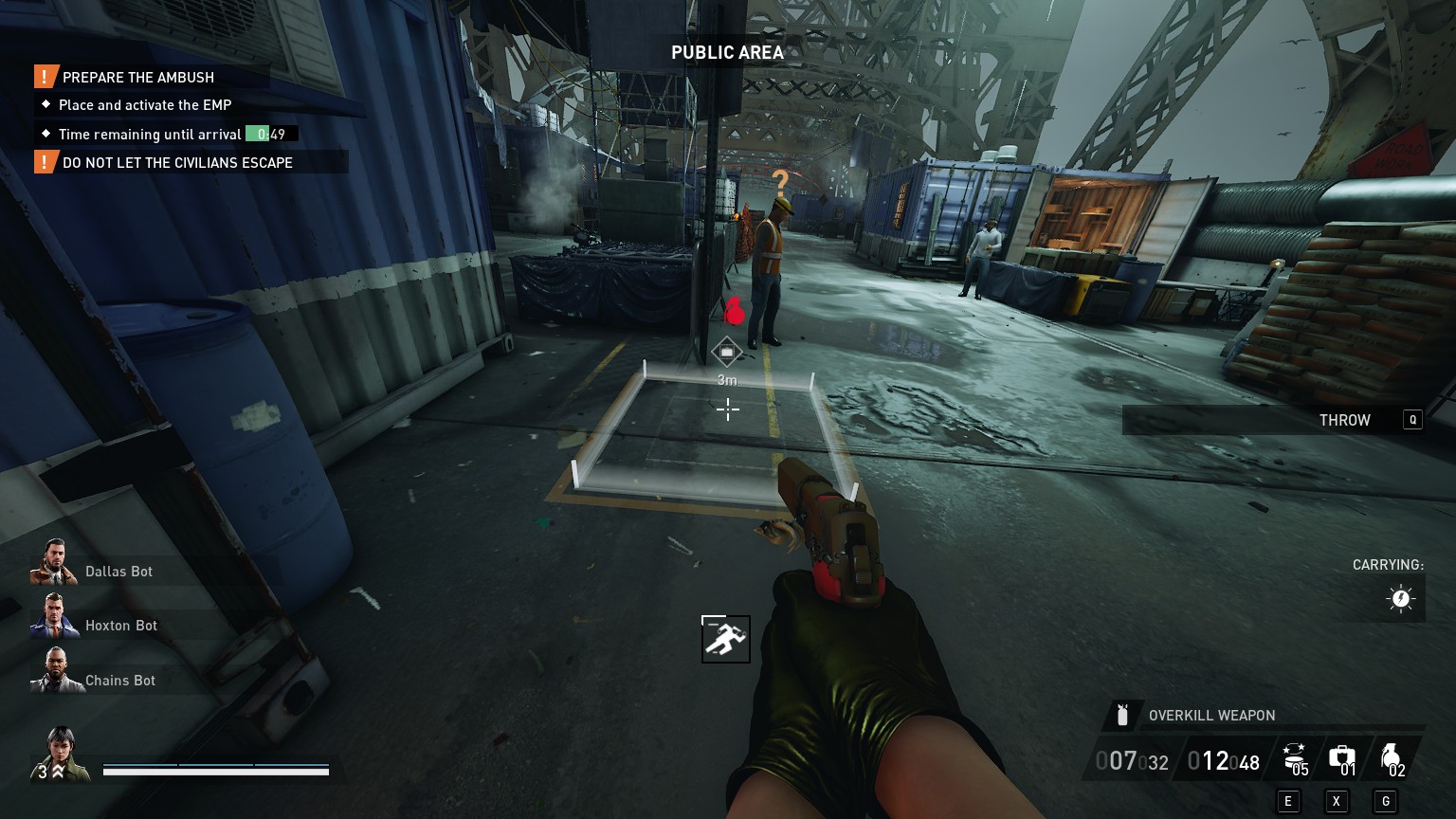Click the deployable briefcase icon showing 01
This screenshot has height=819, width=1456.
(1341, 755)
